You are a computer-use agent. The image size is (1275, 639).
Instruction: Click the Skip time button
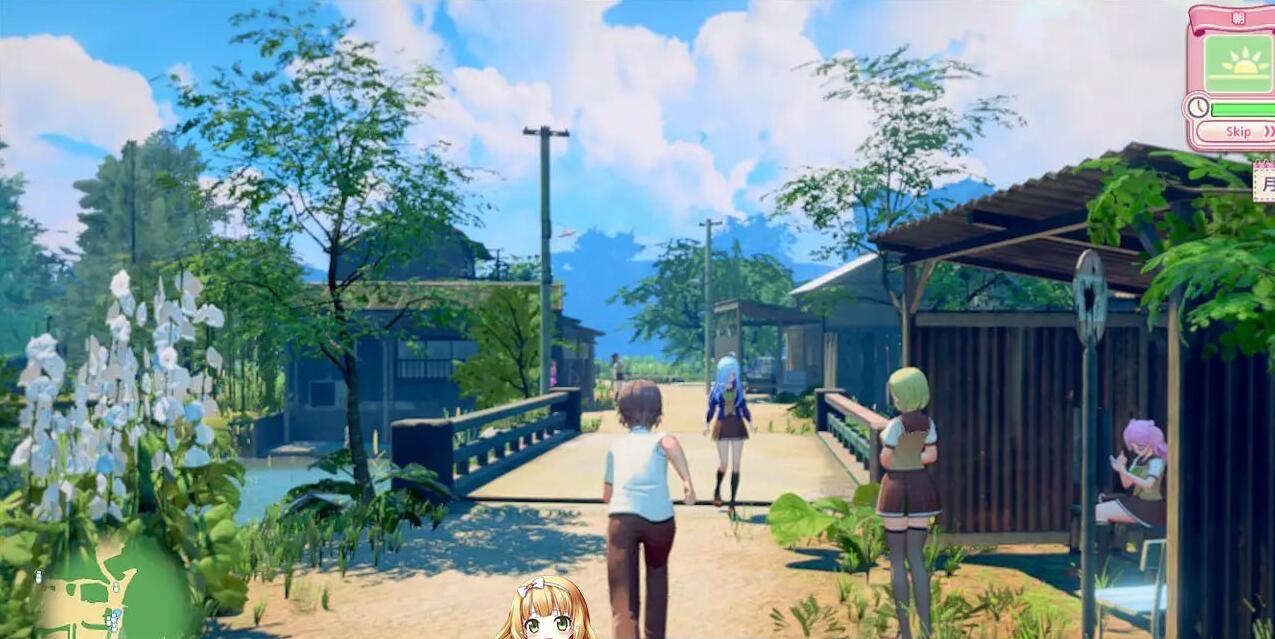pos(1238,132)
